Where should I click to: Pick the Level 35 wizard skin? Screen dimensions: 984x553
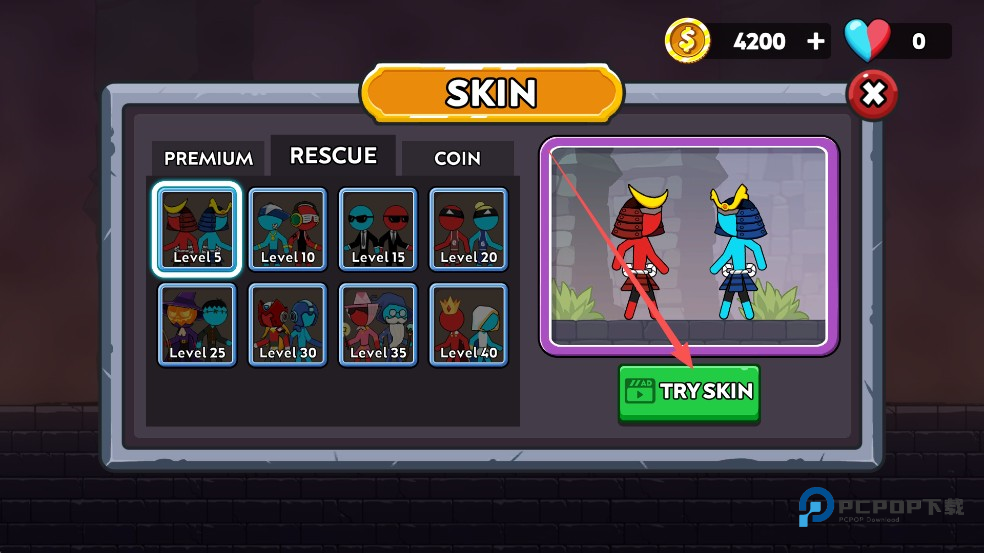(377, 324)
